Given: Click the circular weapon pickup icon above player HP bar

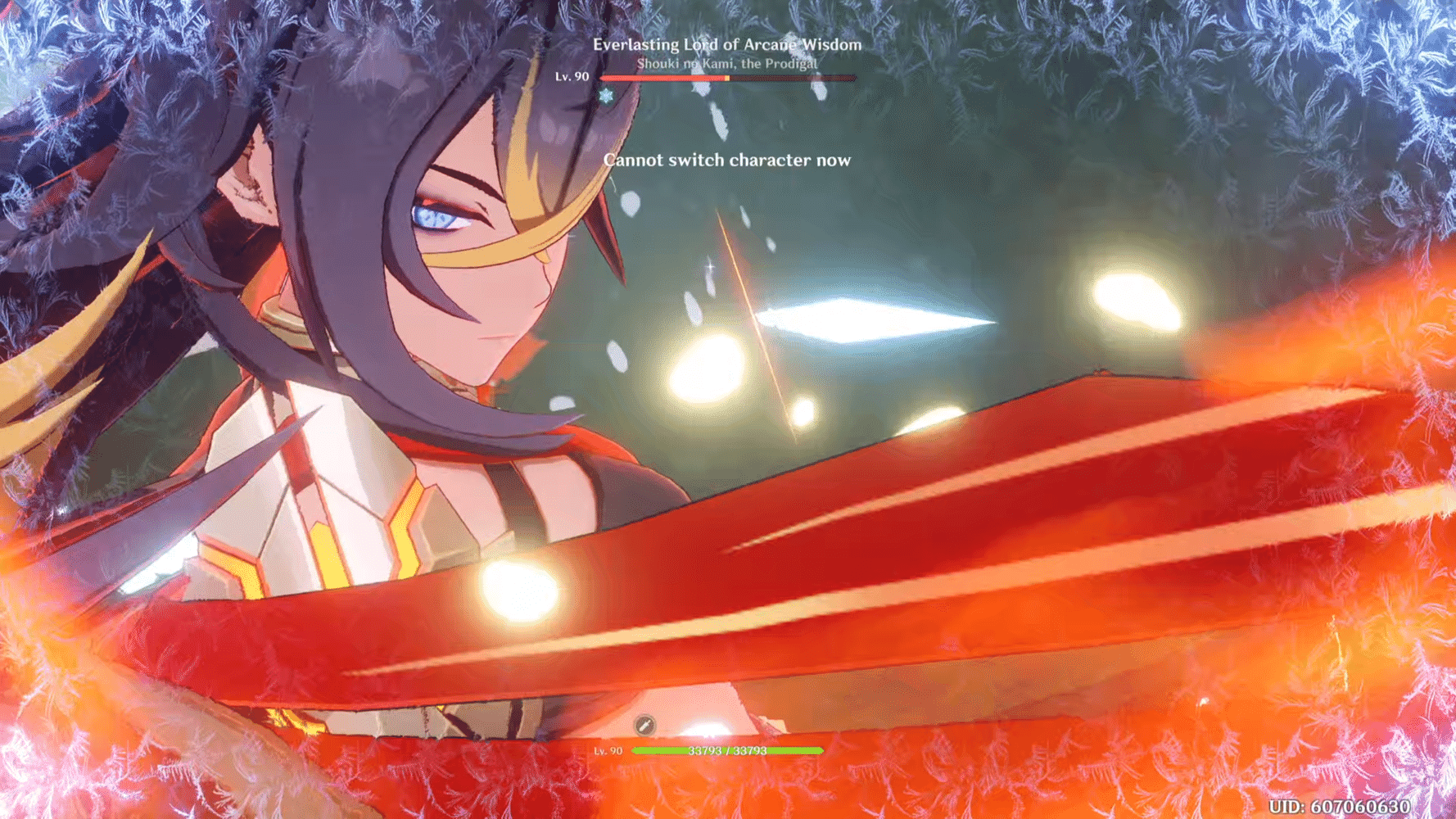Looking at the screenshot, I should 644,724.
